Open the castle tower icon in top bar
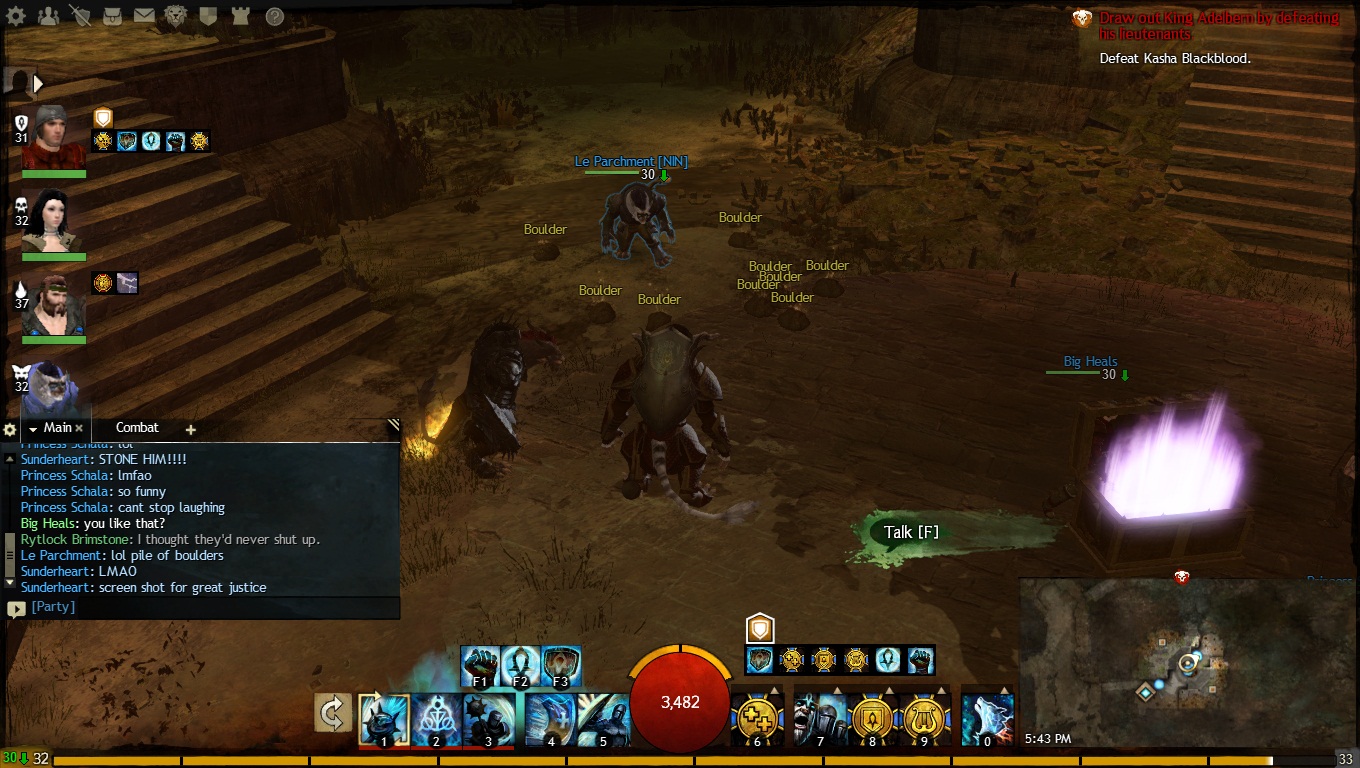 click(x=241, y=16)
